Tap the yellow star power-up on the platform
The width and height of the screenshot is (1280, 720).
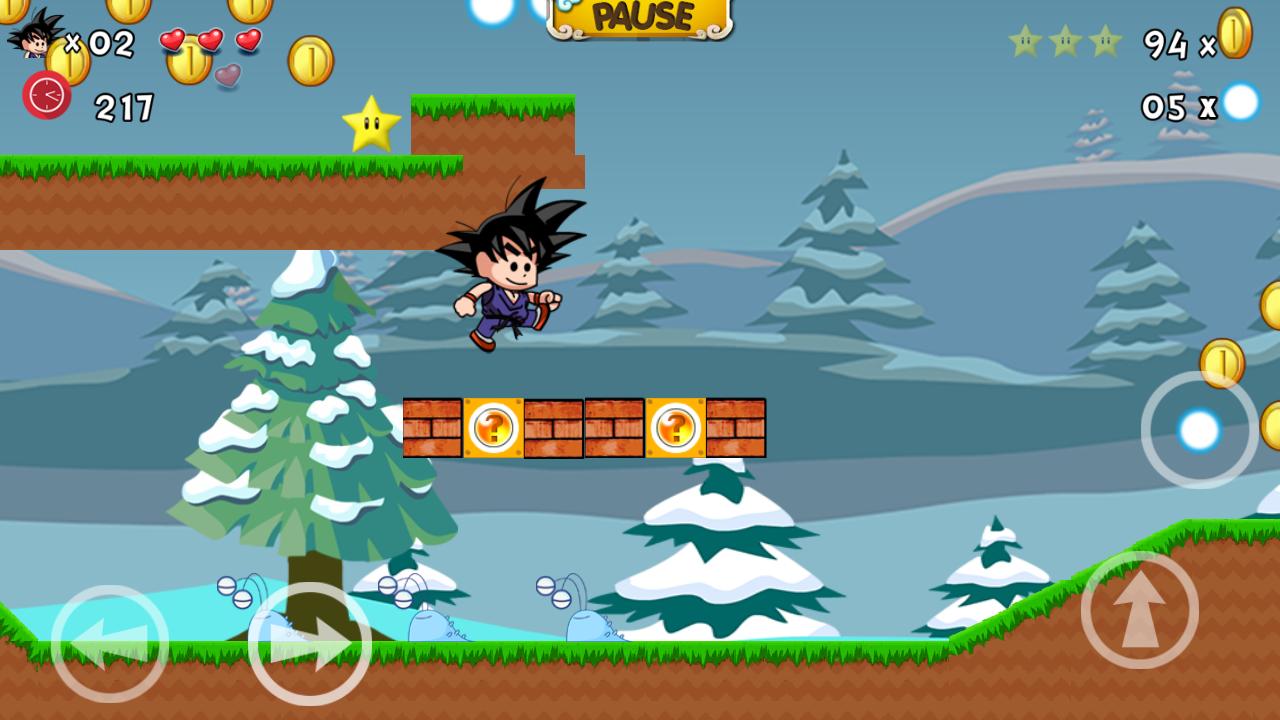tap(373, 124)
